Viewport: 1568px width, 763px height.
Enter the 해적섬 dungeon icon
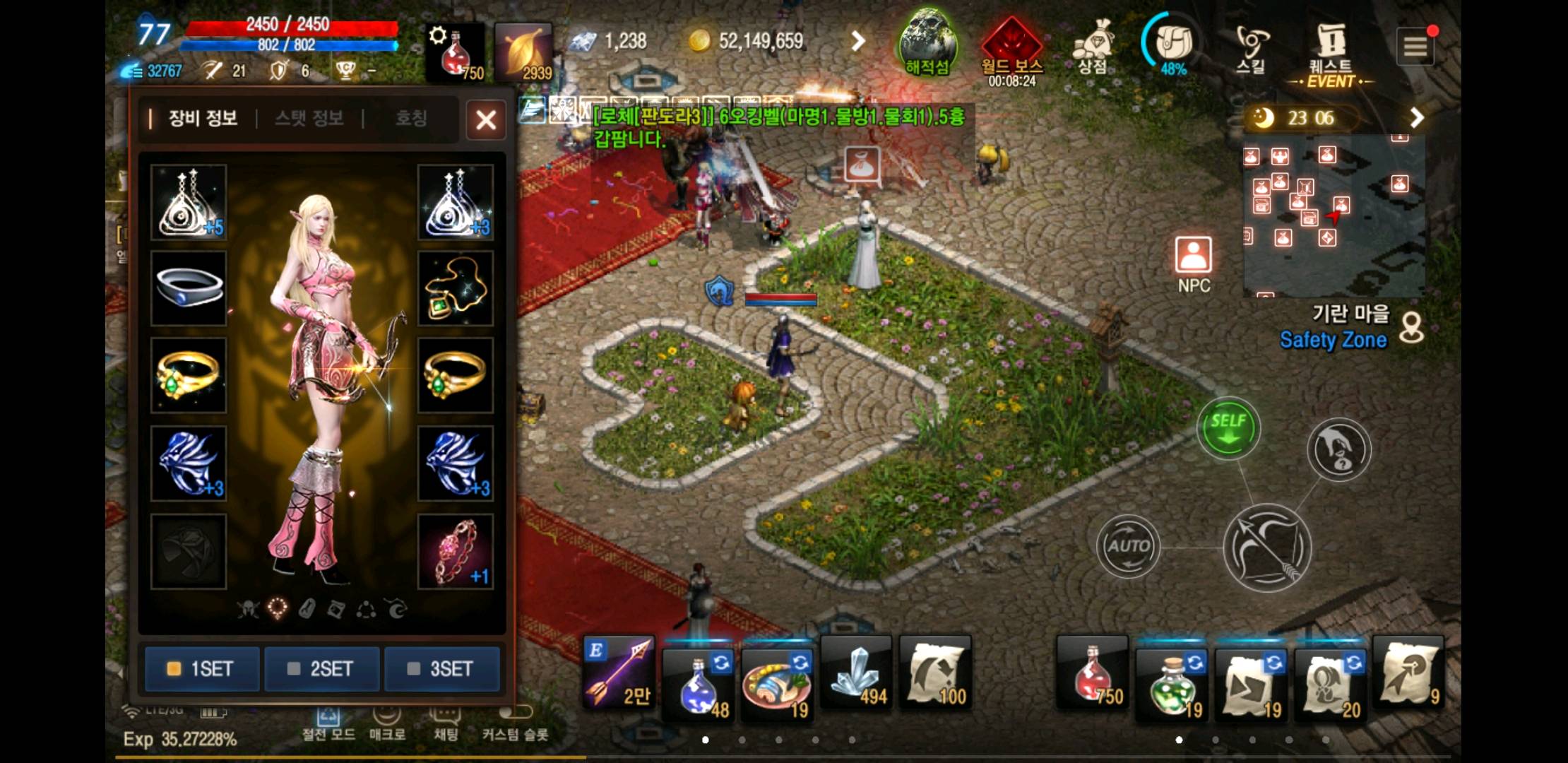coord(927,44)
